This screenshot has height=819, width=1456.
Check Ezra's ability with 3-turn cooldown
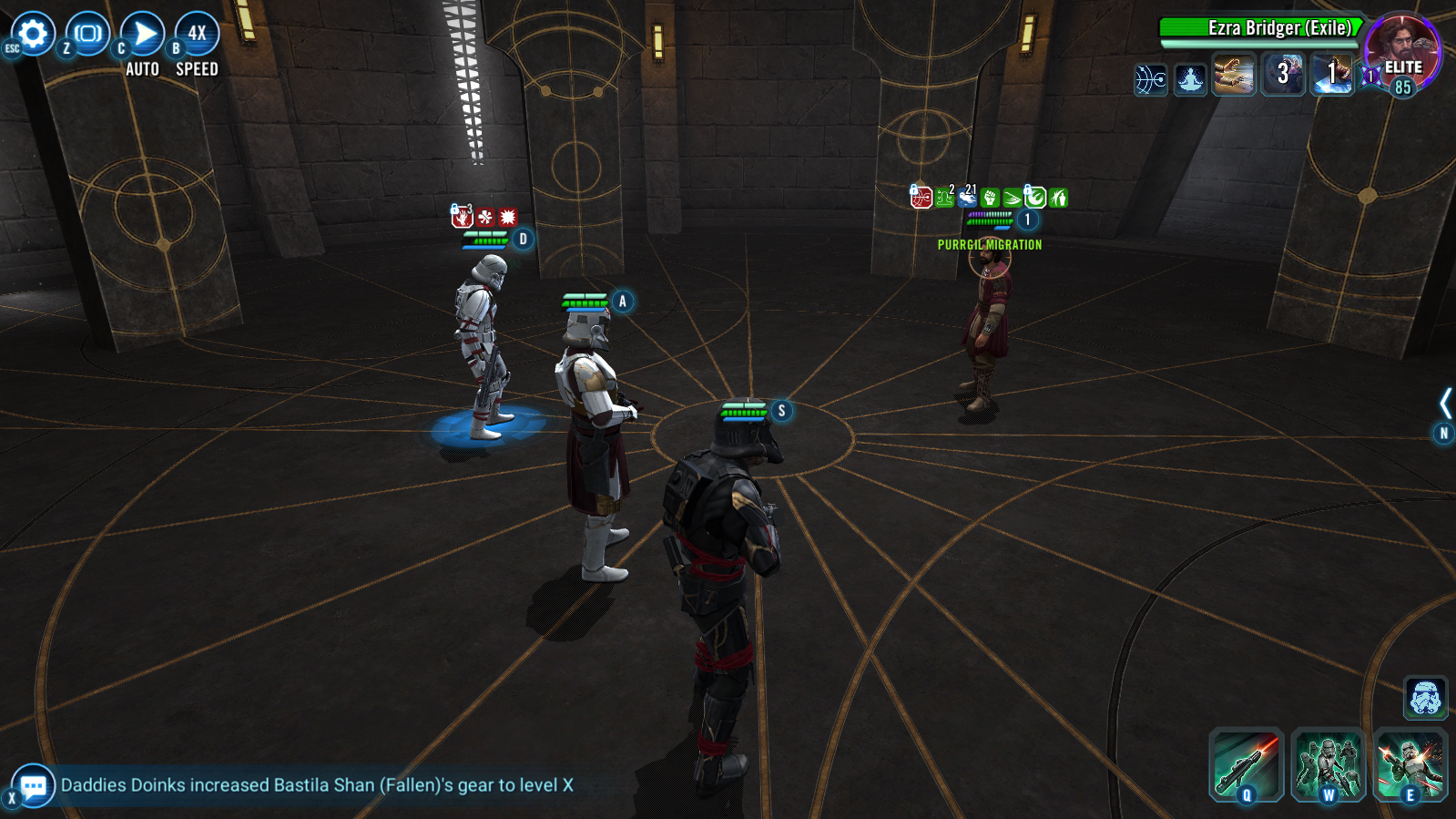[x=1283, y=75]
